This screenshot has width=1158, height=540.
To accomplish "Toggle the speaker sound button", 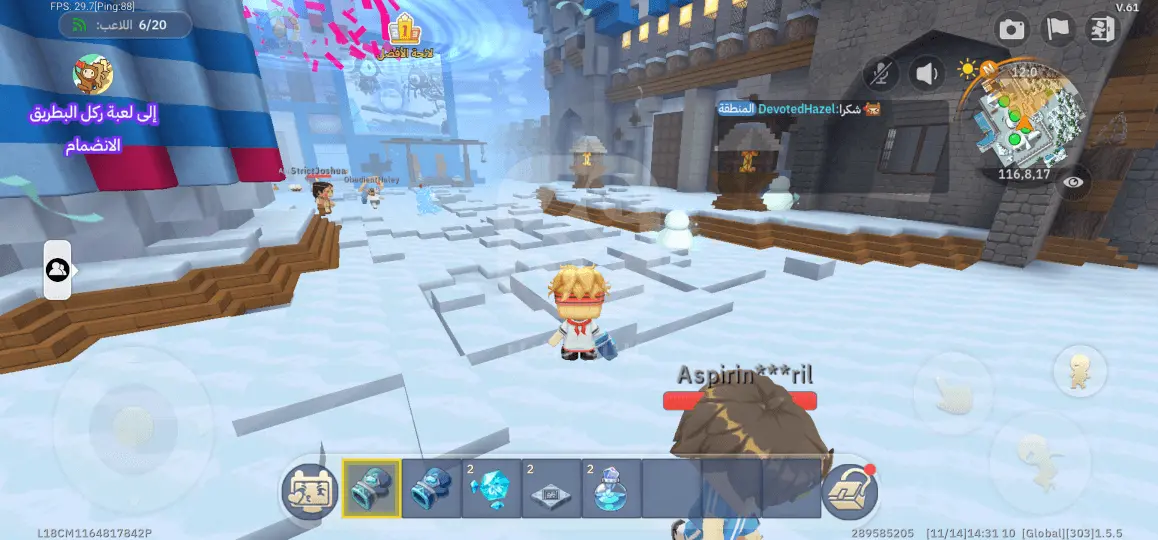I will coord(928,73).
